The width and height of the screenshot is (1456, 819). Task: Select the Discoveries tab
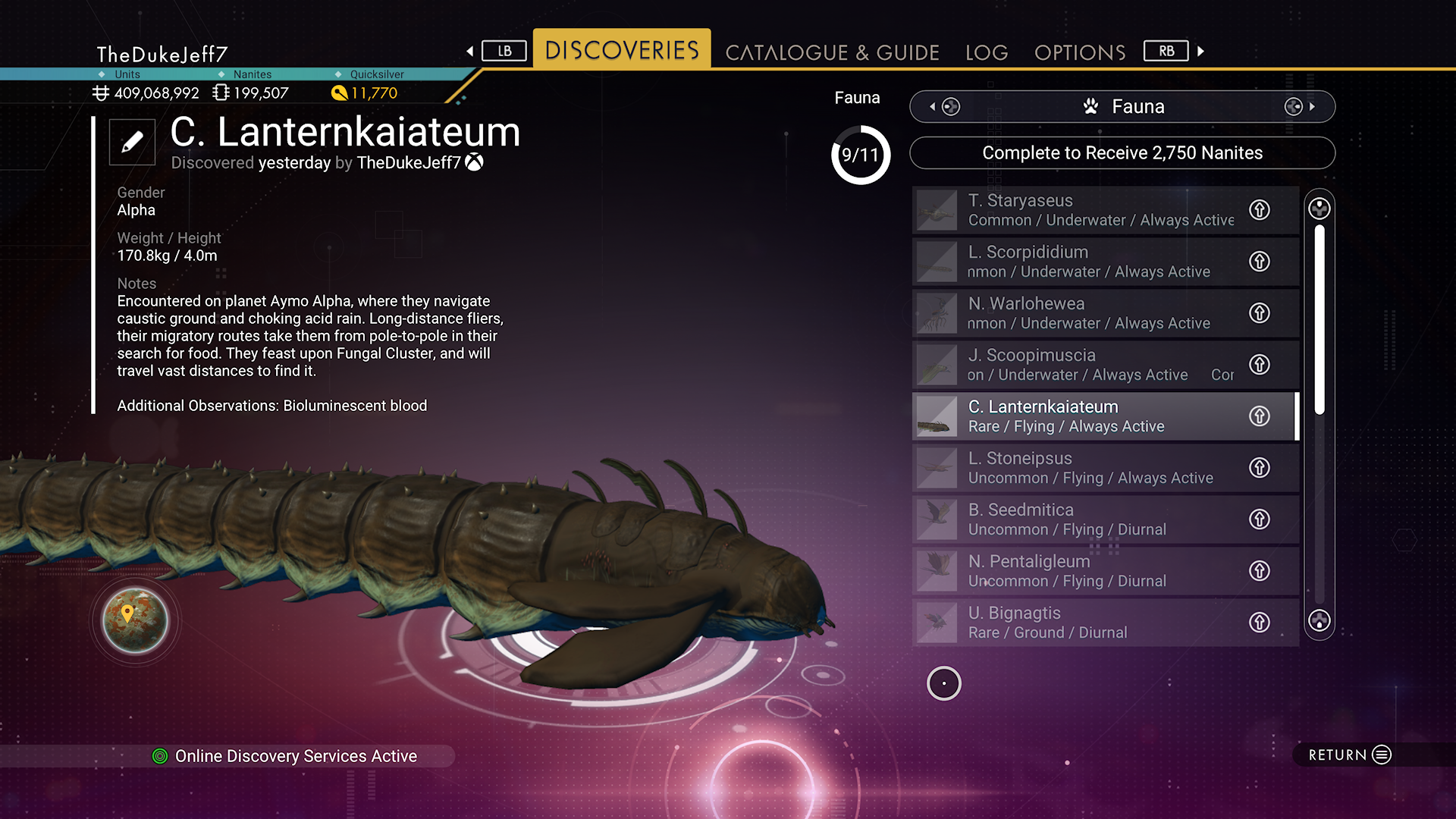point(622,50)
